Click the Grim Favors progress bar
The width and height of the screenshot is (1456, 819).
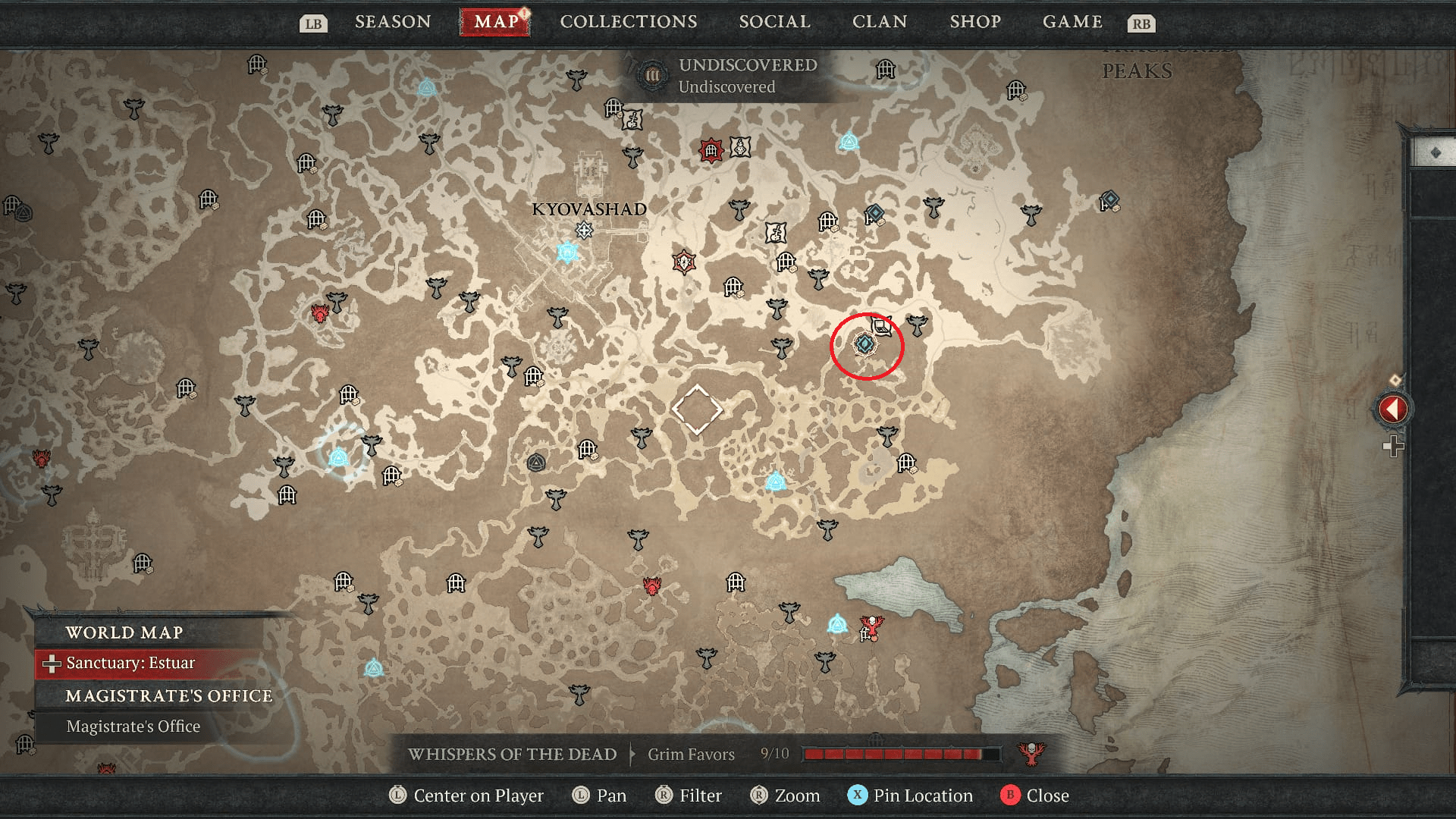coord(899,754)
